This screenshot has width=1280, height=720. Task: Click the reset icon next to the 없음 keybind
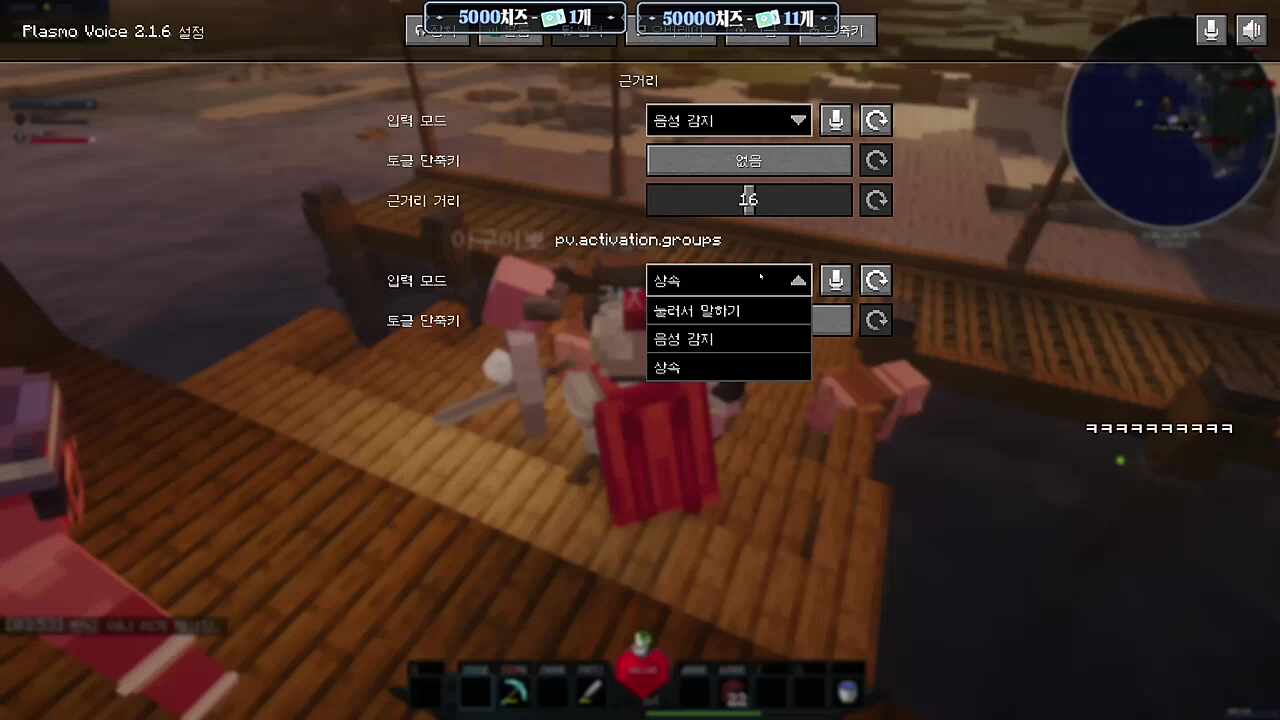point(875,160)
